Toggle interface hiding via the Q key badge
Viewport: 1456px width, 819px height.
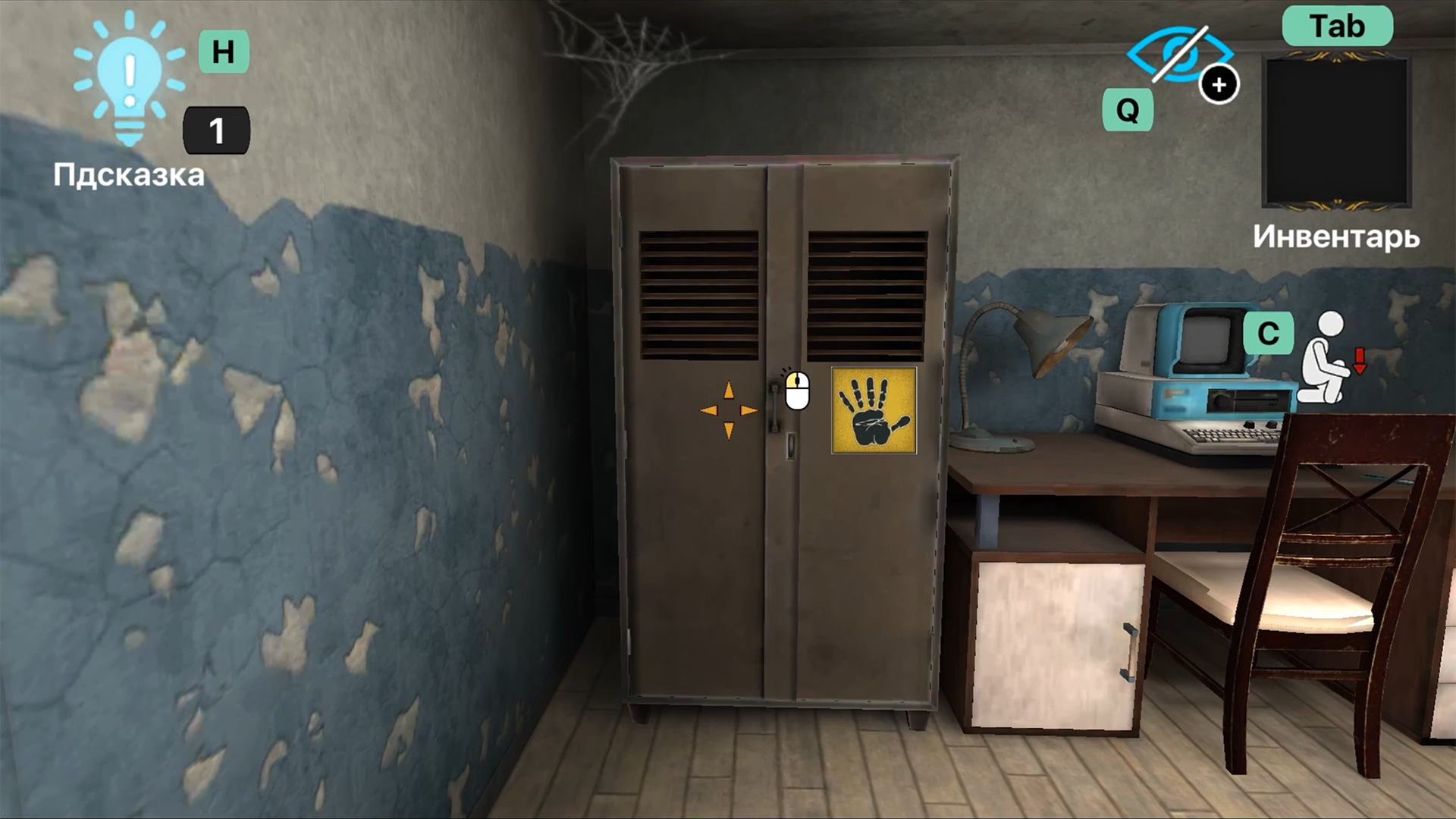(x=1127, y=111)
